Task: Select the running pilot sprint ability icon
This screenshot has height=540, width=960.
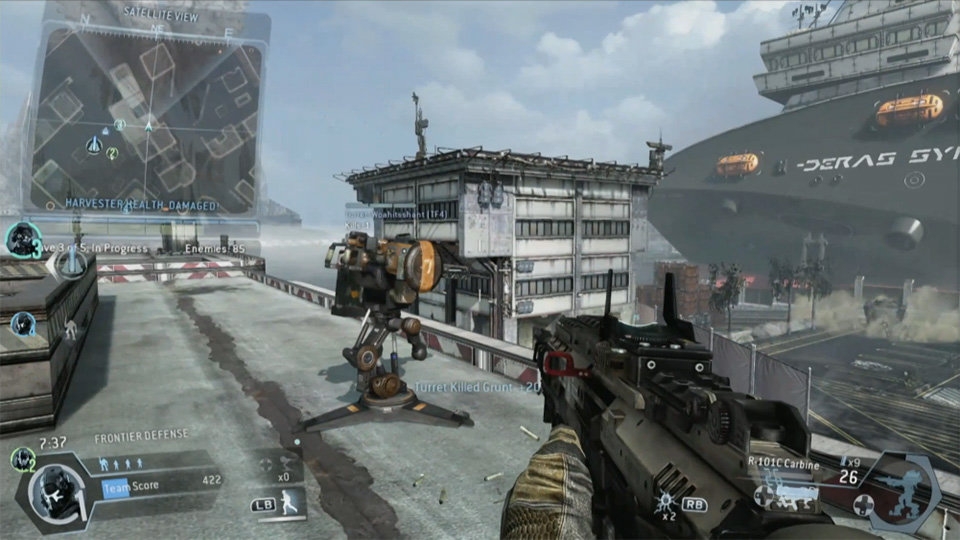Action: point(290,504)
